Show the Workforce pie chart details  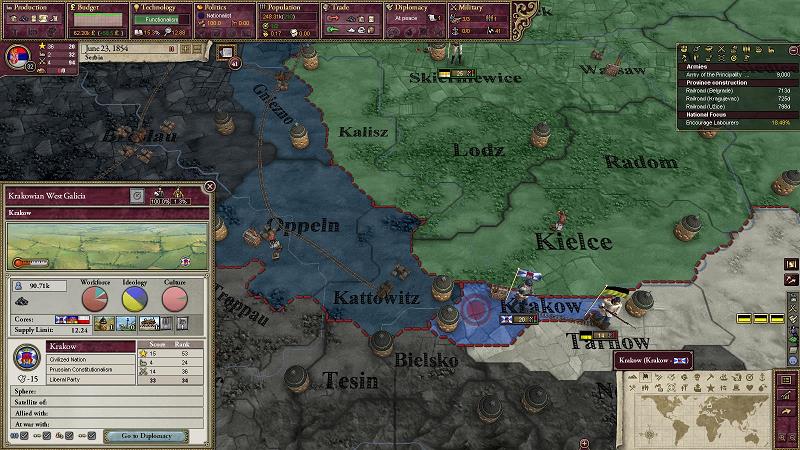(x=94, y=298)
